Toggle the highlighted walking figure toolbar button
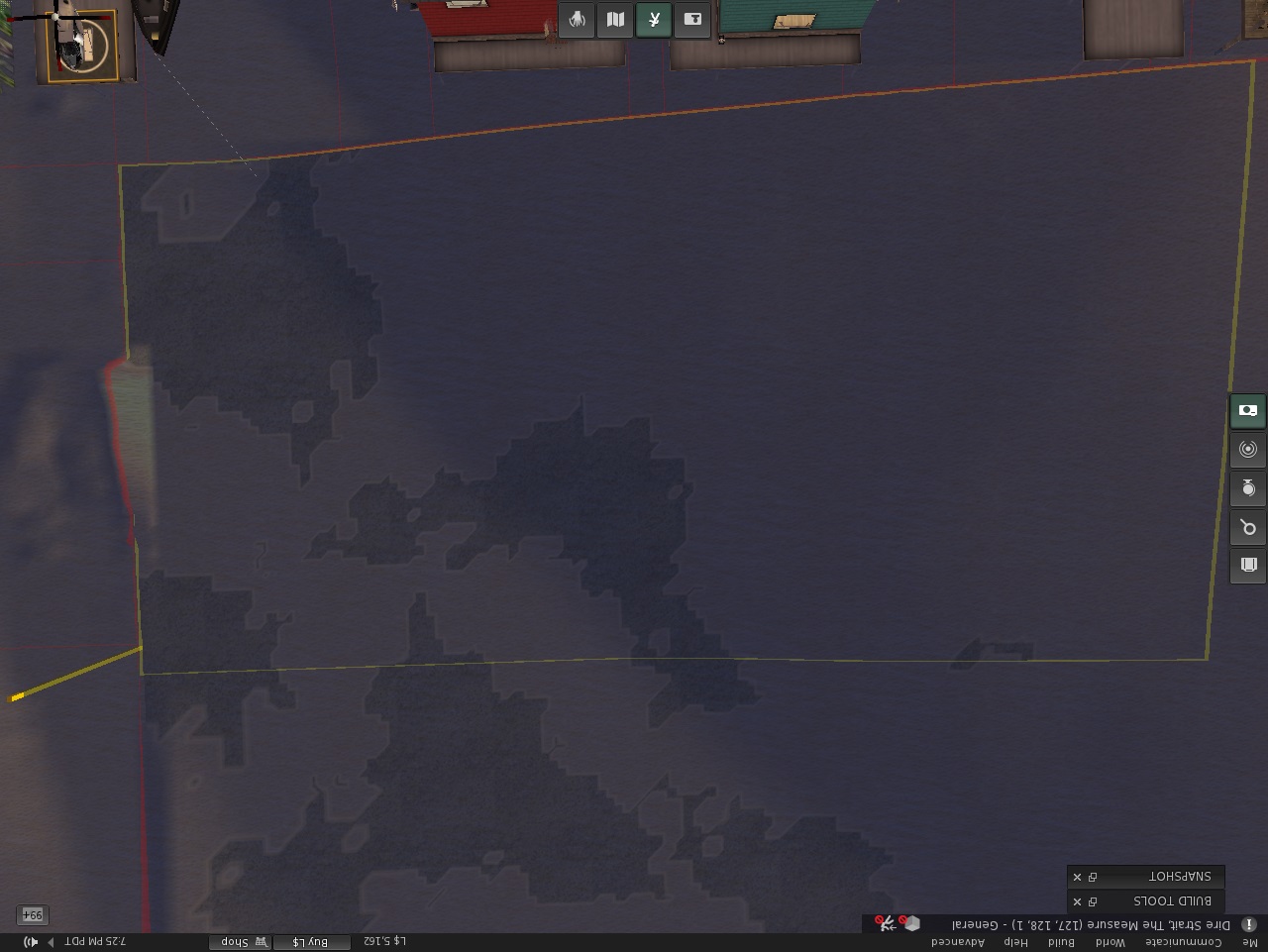 [654, 20]
